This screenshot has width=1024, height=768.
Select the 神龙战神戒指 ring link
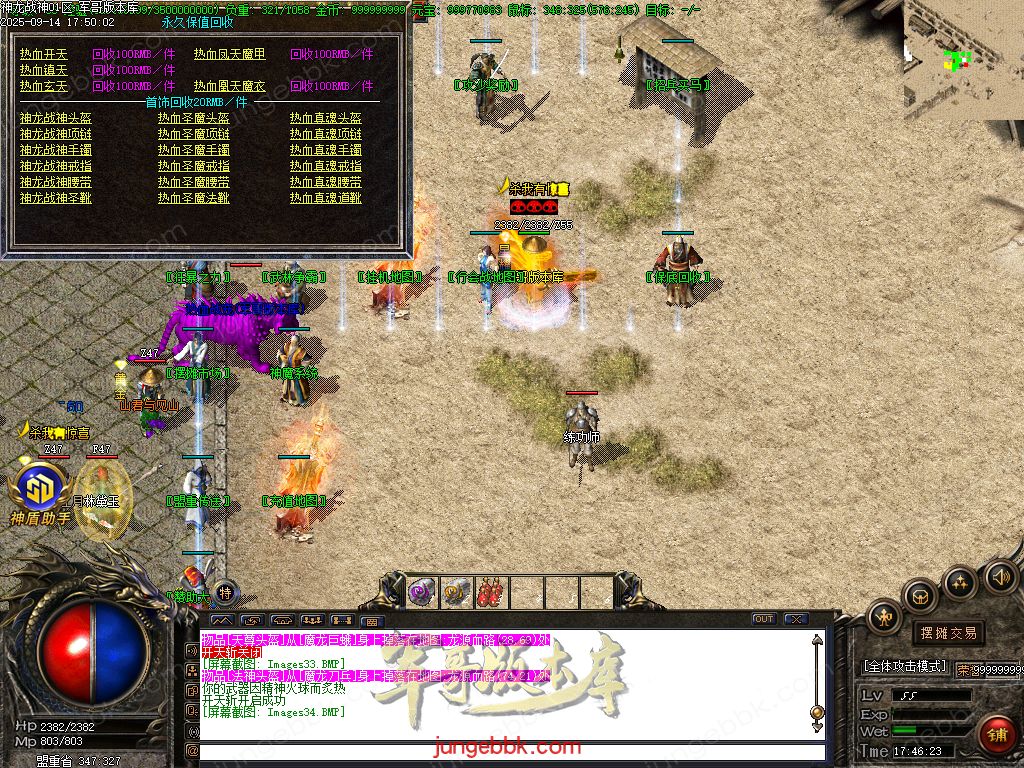56,166
